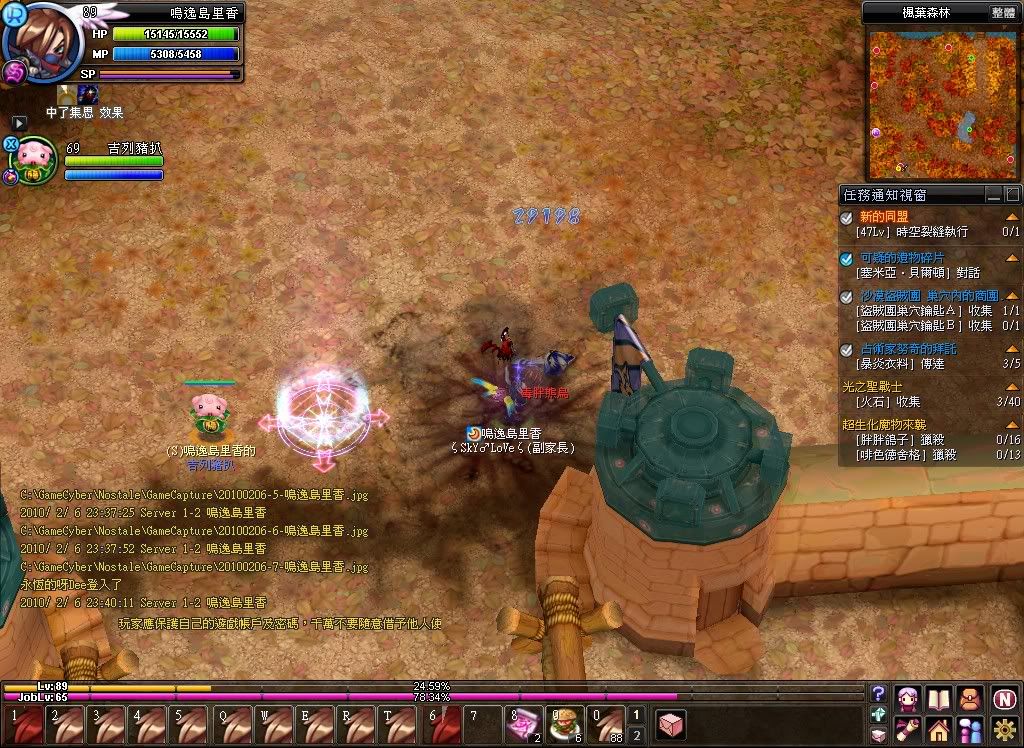Viewport: 1024px width, 748px height.
Task: Open the help question mark button
Action: pos(878,693)
